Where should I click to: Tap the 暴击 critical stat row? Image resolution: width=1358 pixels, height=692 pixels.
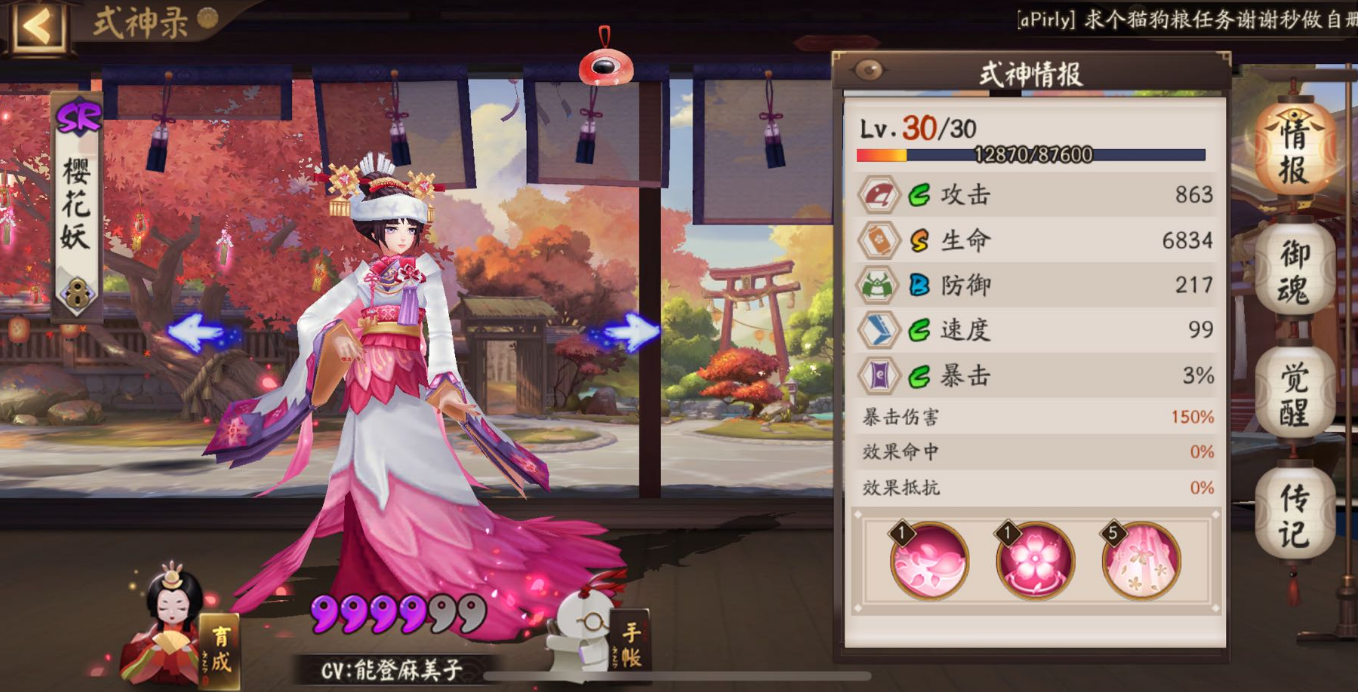coord(1036,376)
